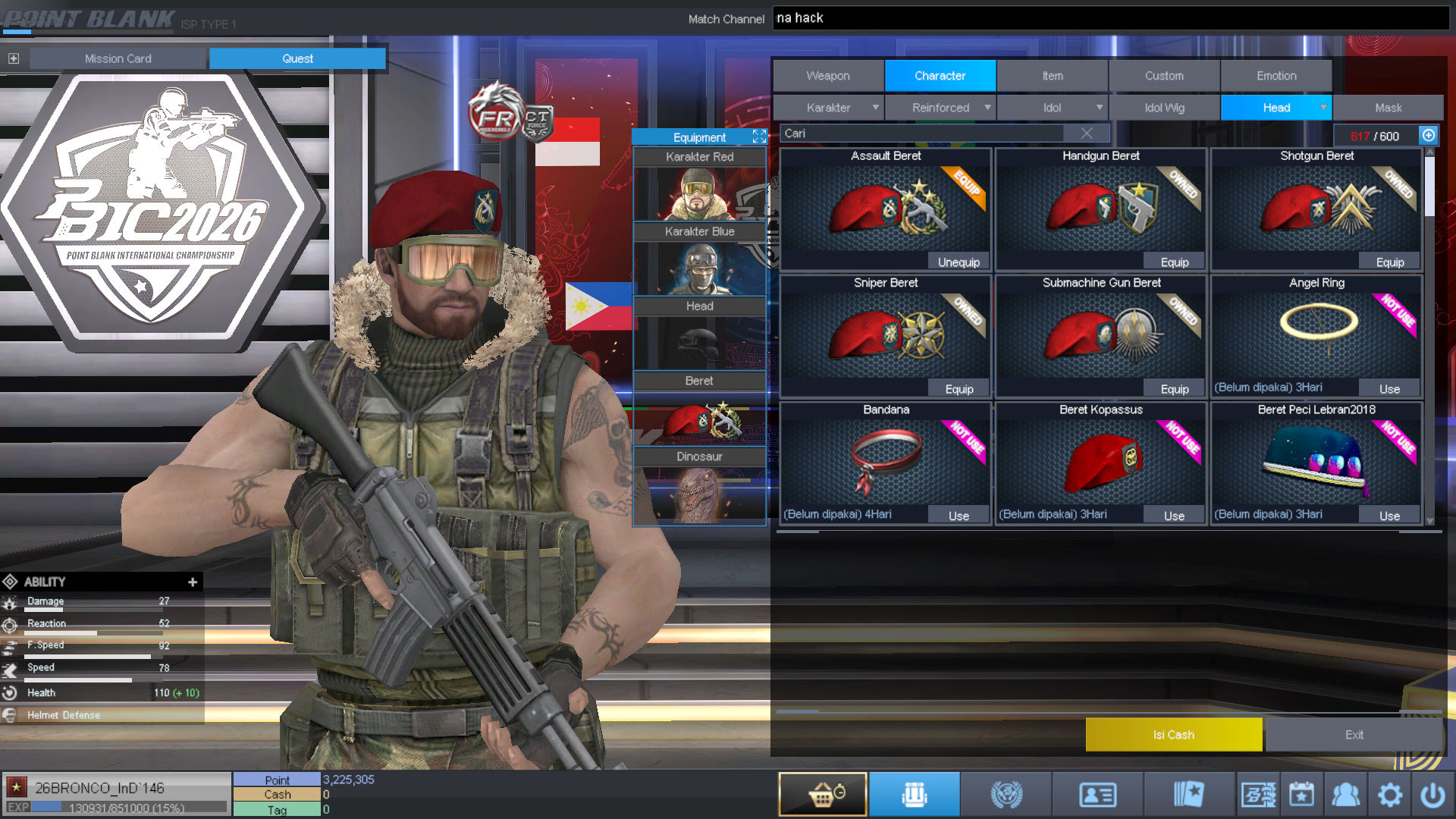
Task: Equip the Handgun Beret
Action: pos(1174,262)
